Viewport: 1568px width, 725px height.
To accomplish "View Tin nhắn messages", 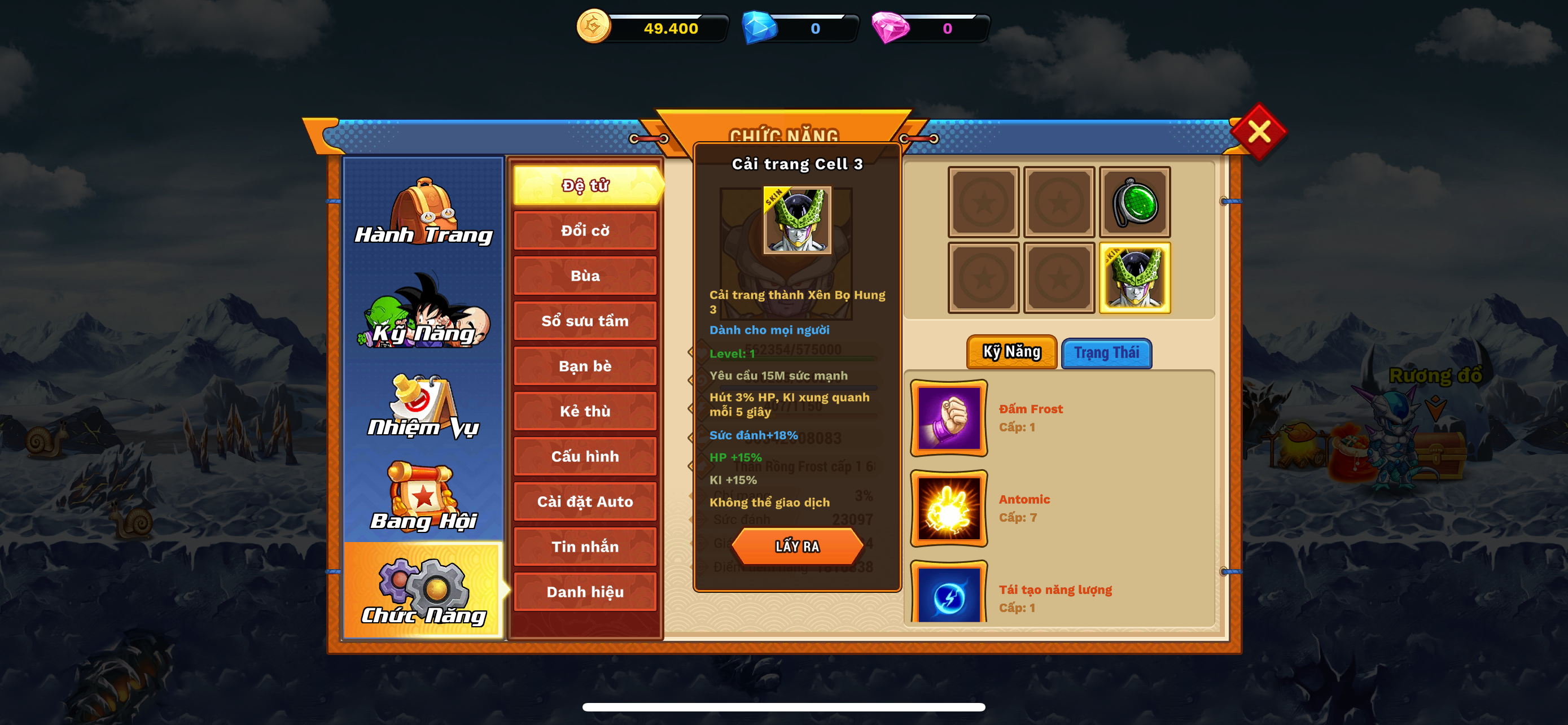I will pyautogui.click(x=585, y=547).
